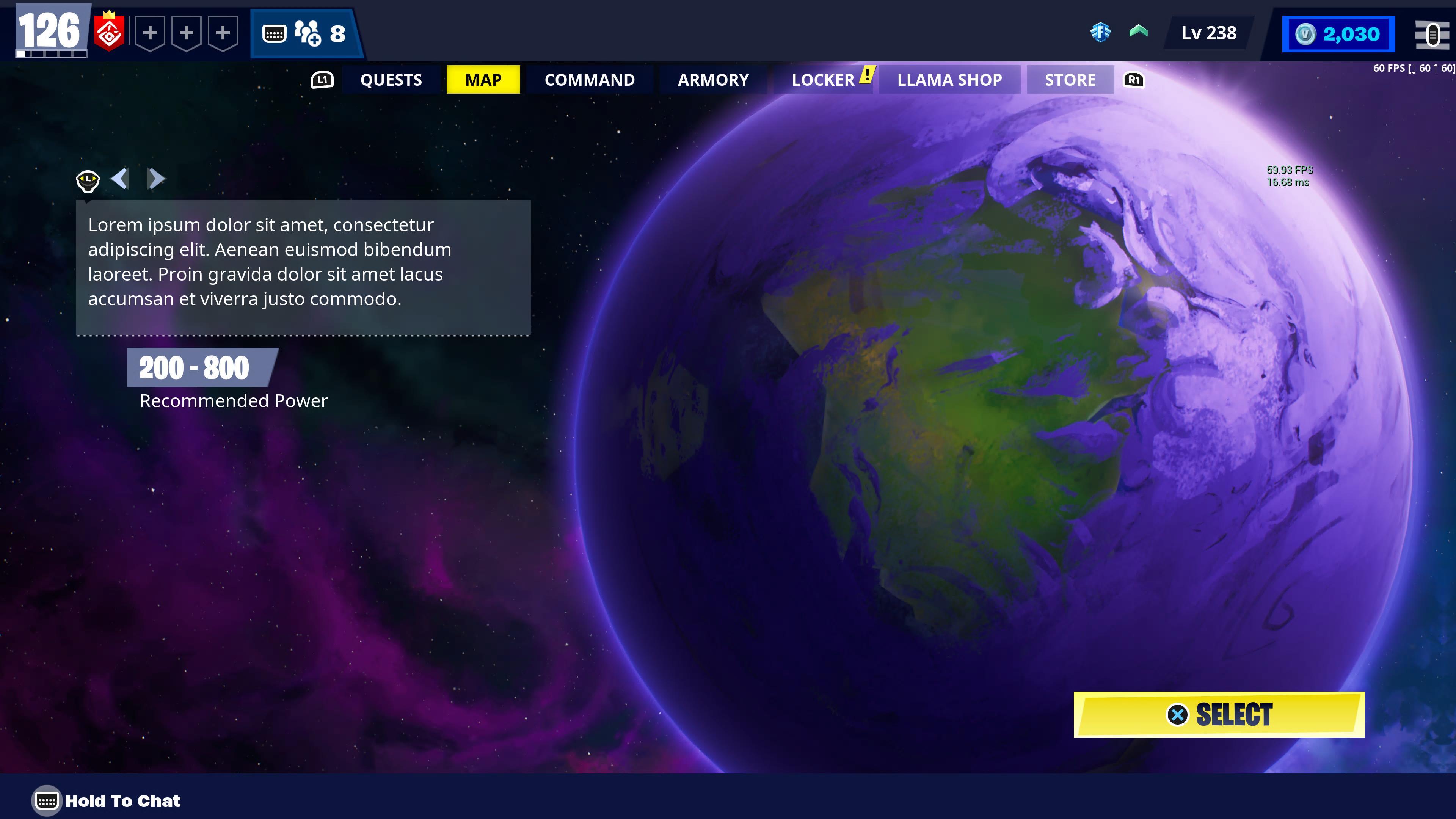Image resolution: width=1456 pixels, height=819 pixels.
Task: Open the hamburger menu in top-right corner
Action: (1434, 34)
